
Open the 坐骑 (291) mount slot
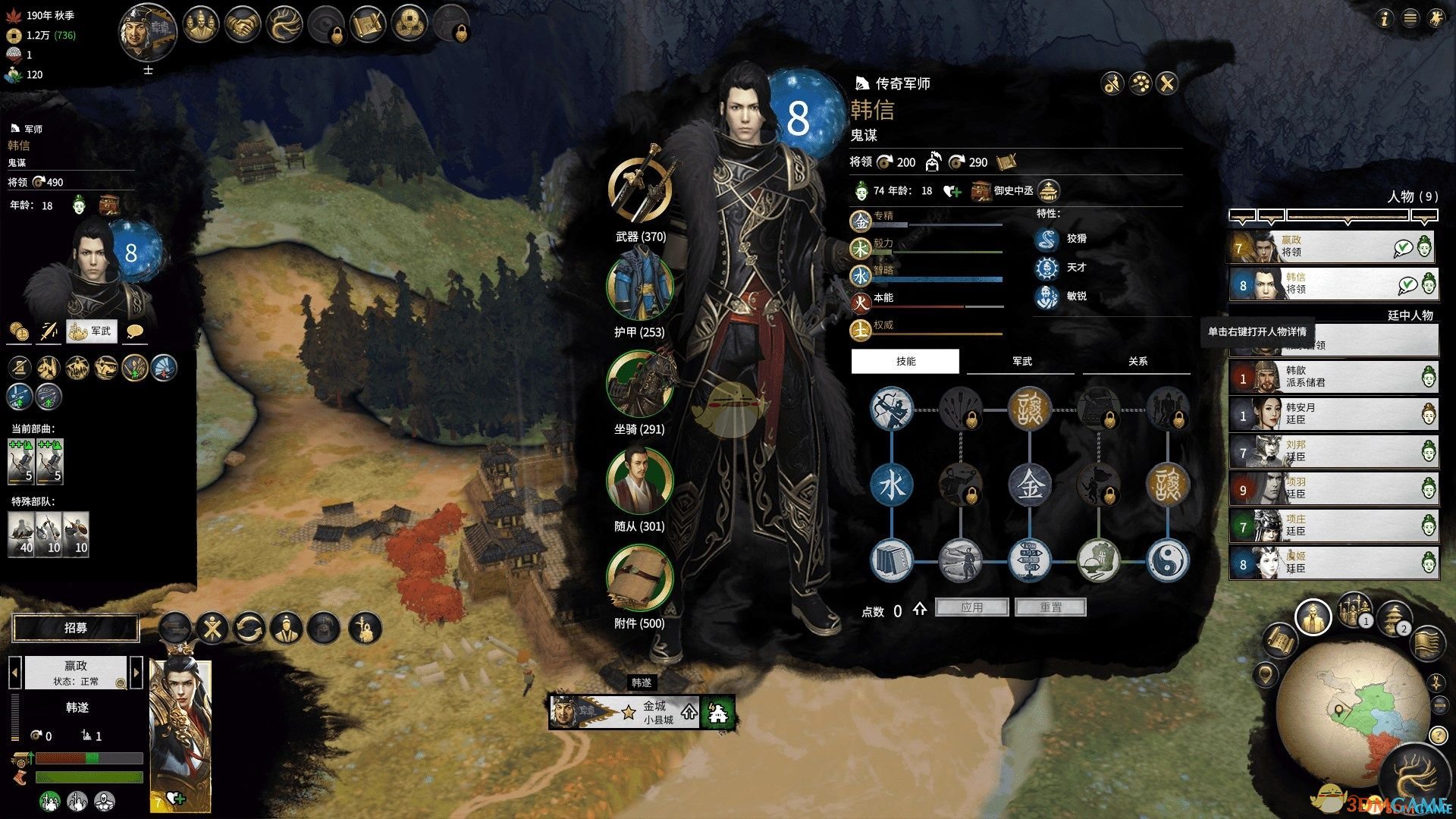640,383
